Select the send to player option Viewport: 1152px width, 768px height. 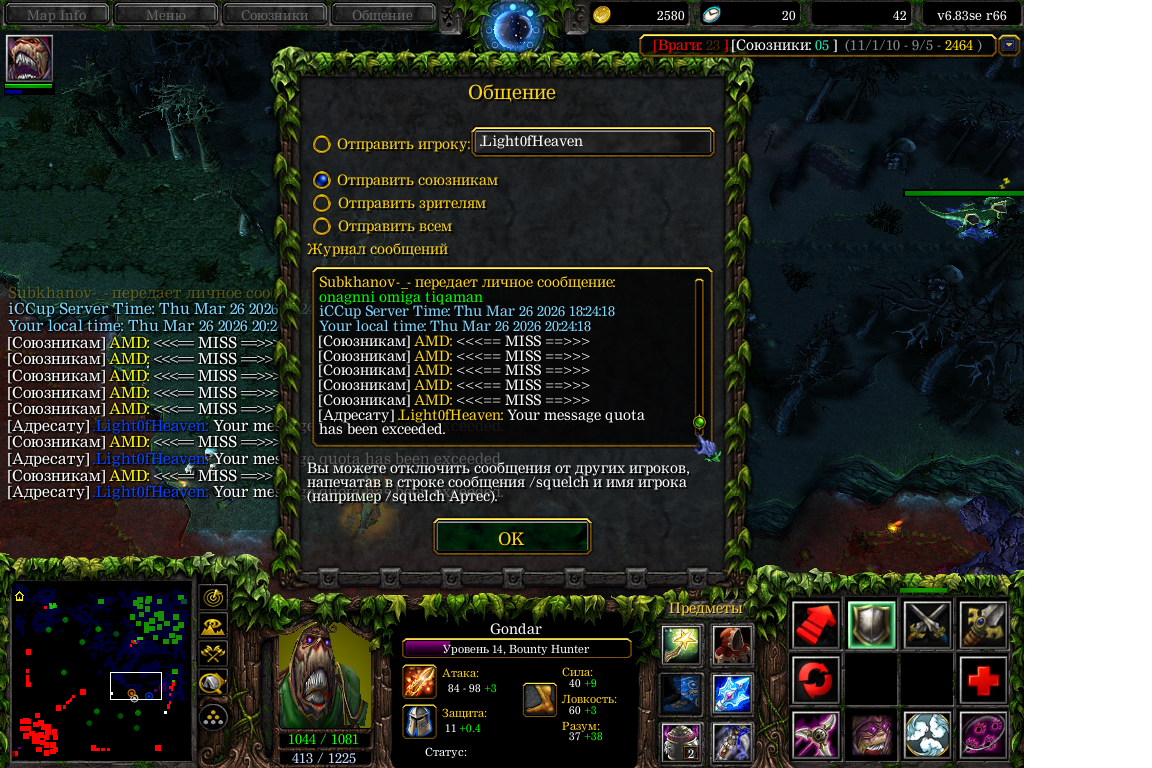click(322, 144)
